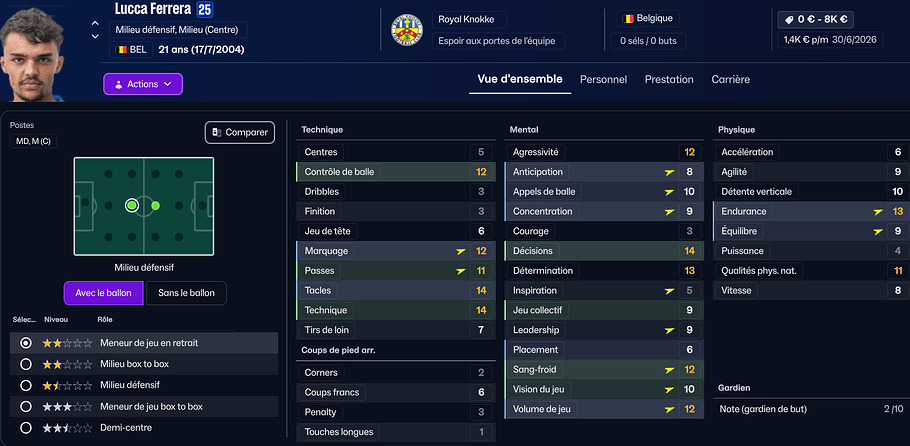
Task: Open the Prestation tab
Action: [669, 80]
